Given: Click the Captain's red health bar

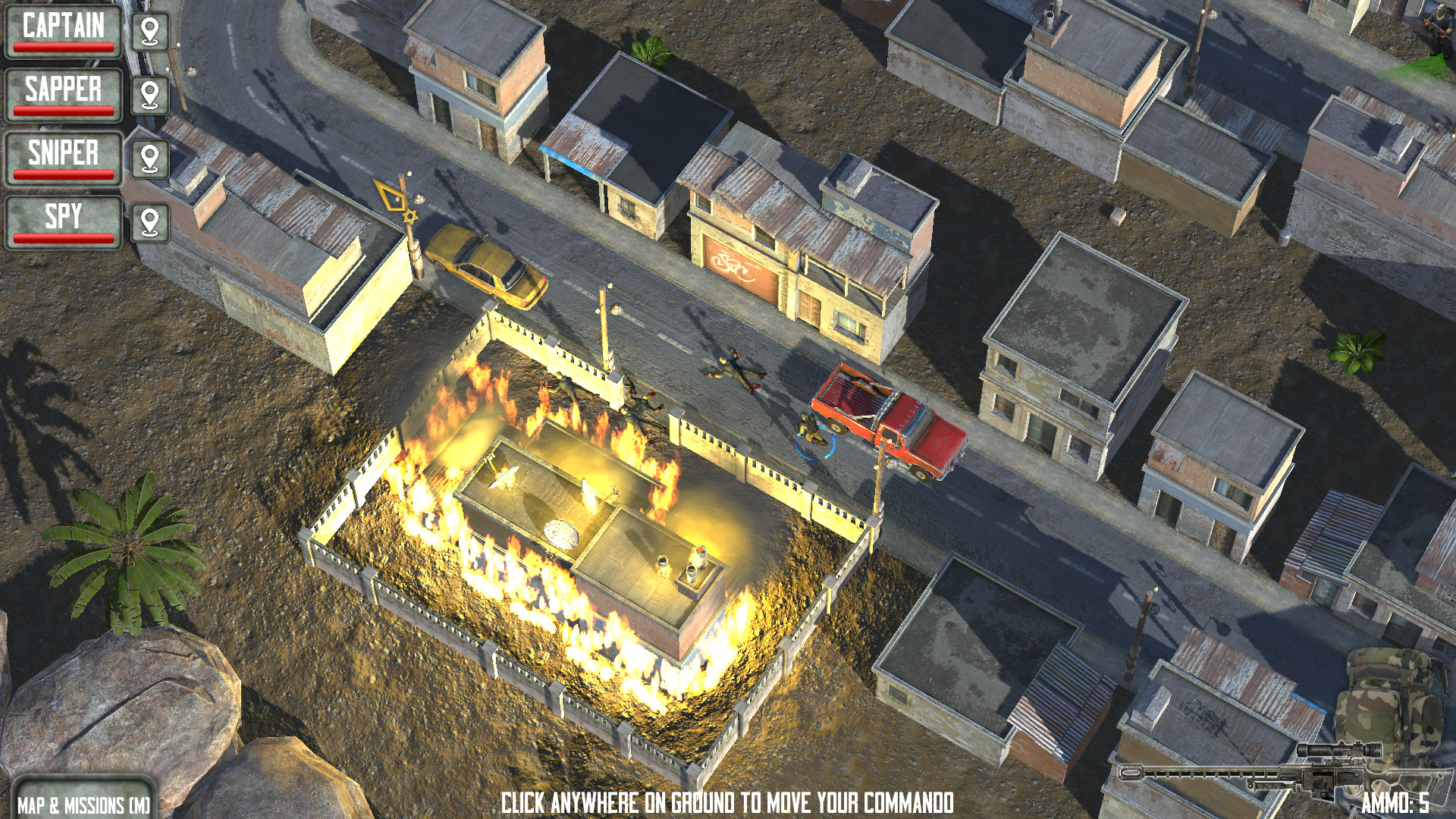Looking at the screenshot, I should coord(64,47).
